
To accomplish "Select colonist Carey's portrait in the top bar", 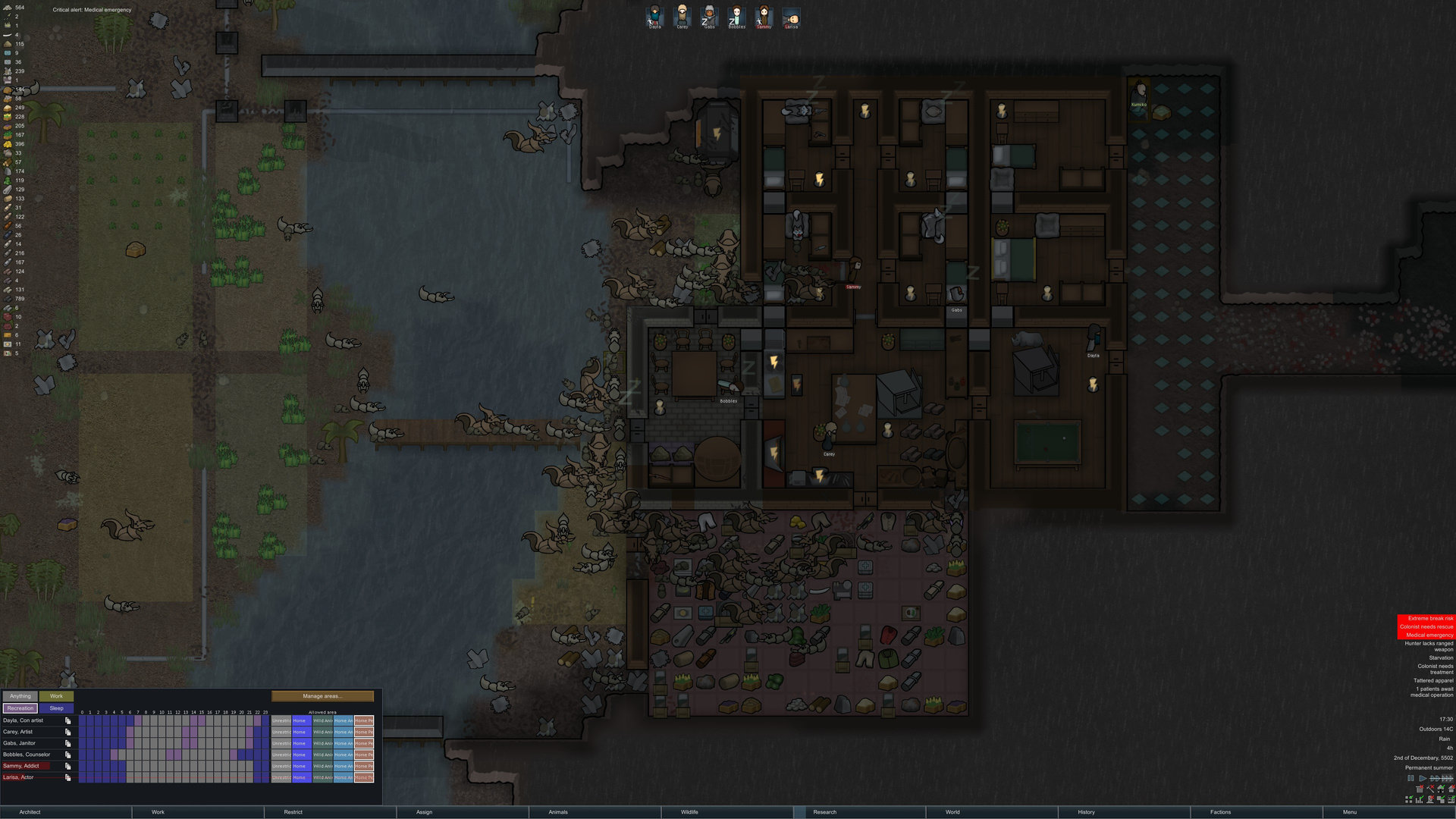I will (x=682, y=16).
